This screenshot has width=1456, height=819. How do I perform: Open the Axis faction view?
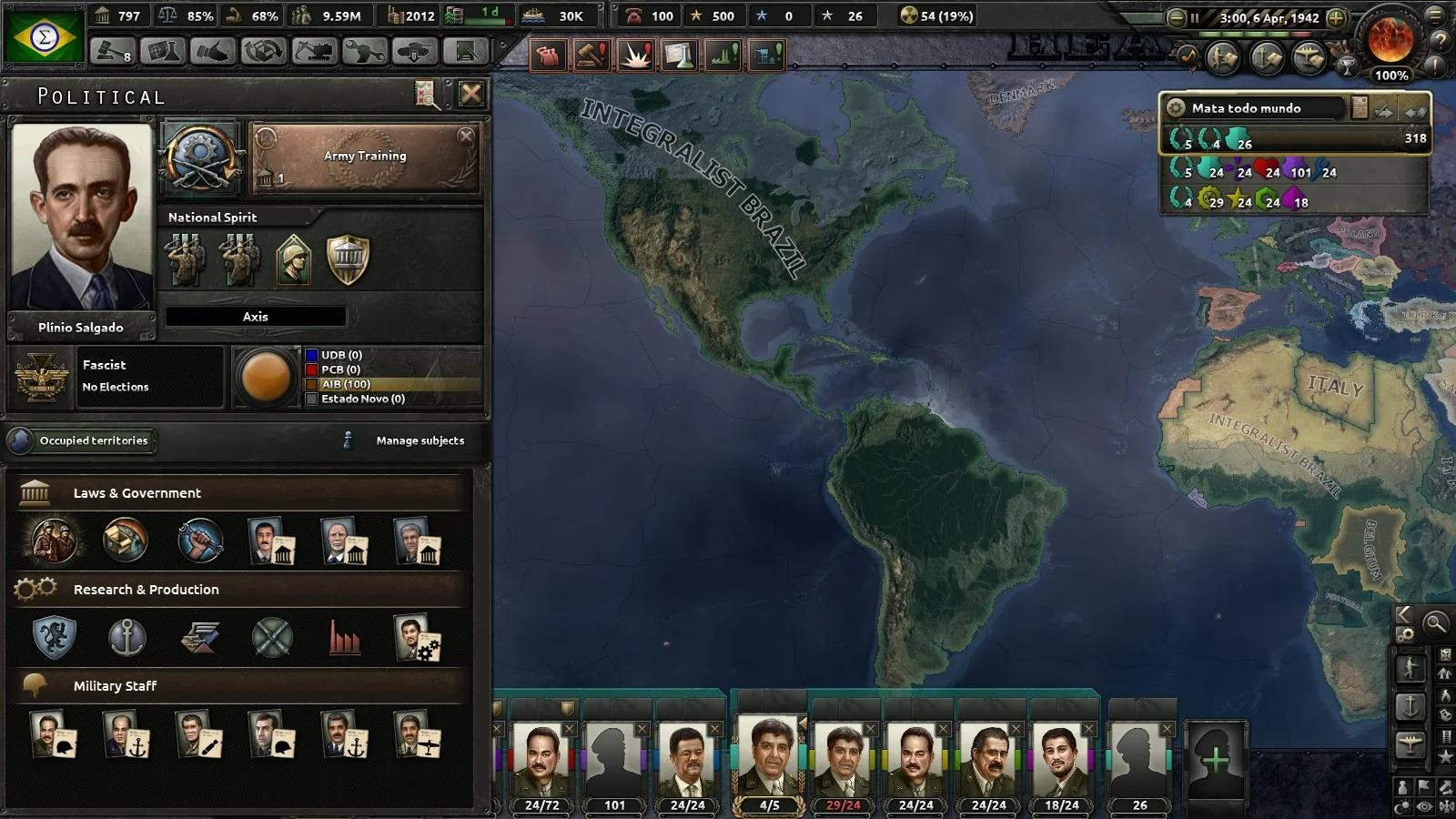coord(255,317)
